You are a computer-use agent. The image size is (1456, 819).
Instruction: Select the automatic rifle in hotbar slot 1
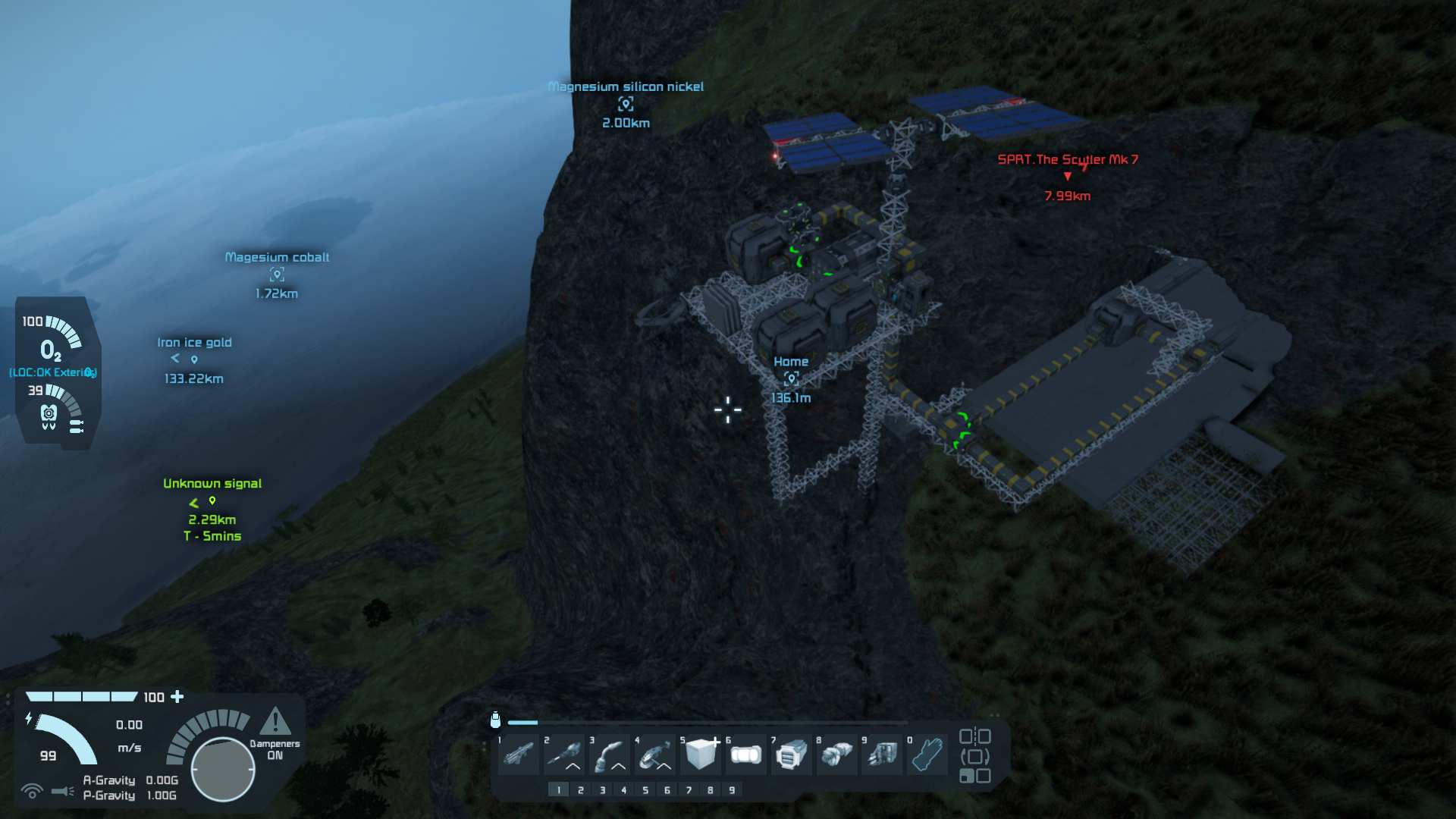(519, 755)
